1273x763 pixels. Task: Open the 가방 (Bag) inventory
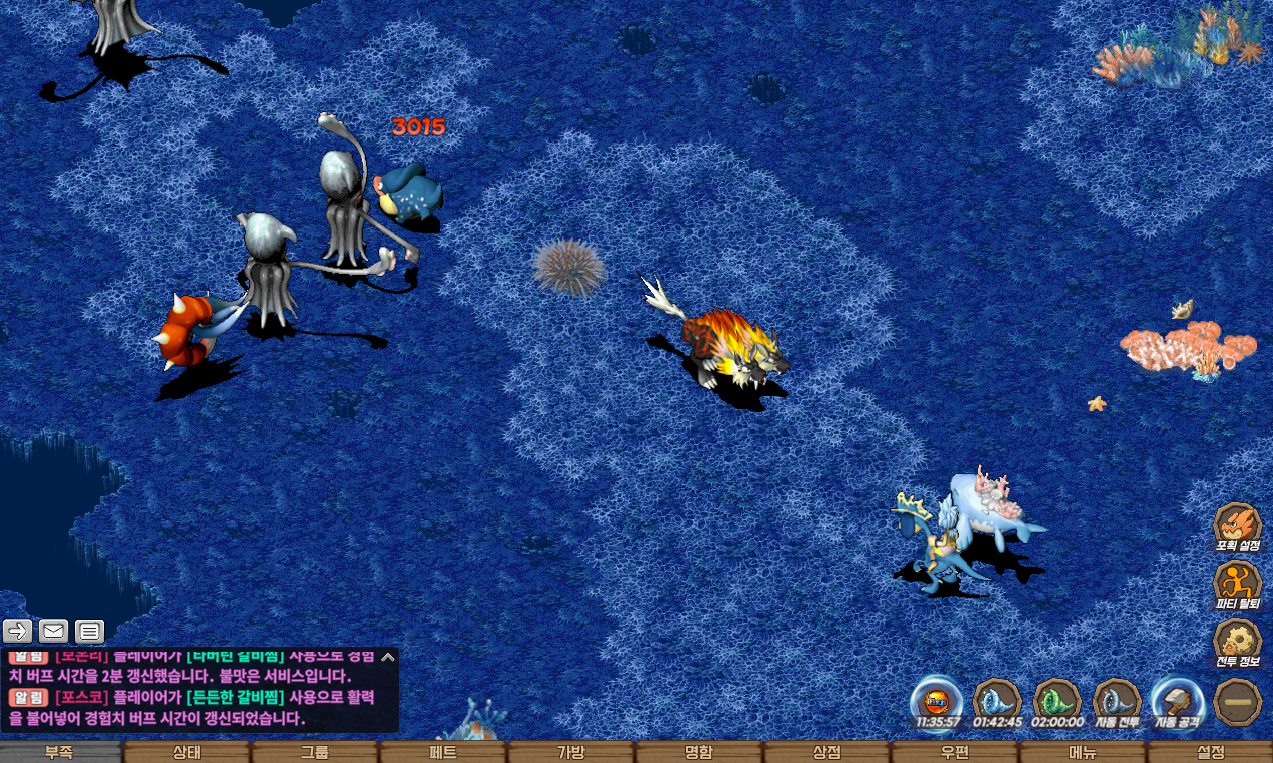[571, 752]
